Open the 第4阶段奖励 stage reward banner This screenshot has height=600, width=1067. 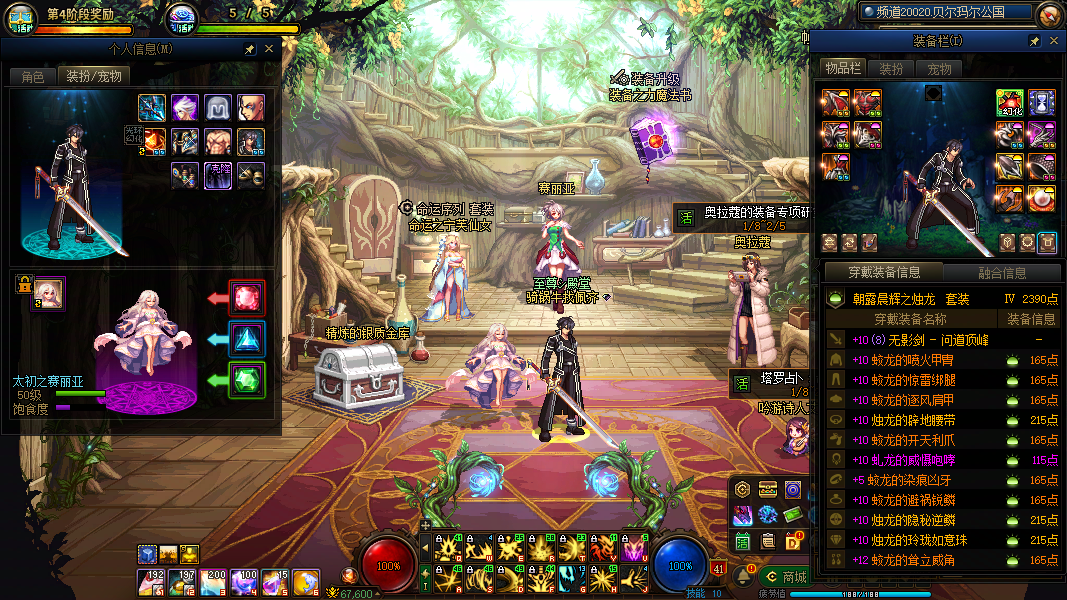coord(80,16)
